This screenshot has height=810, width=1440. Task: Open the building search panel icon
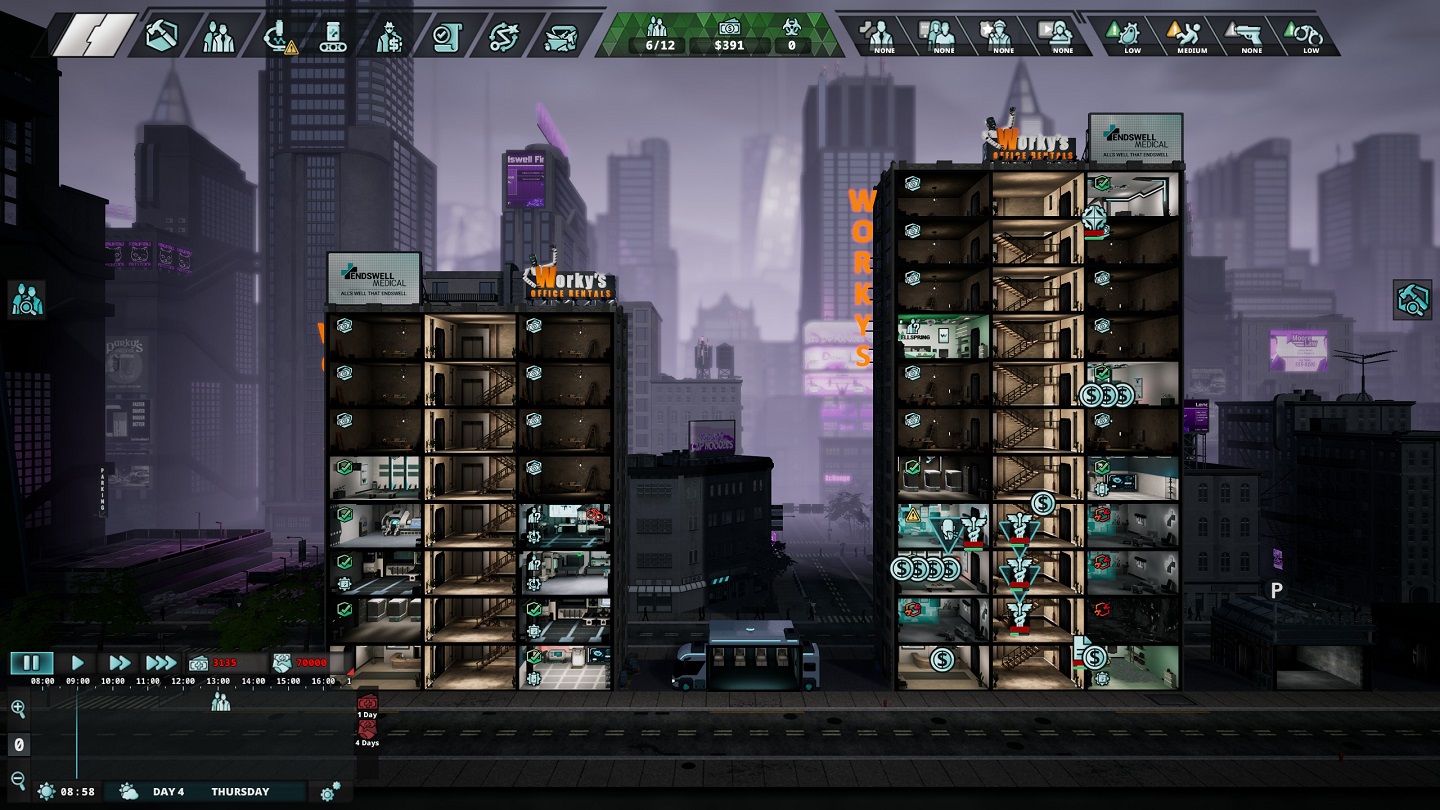coord(1413,299)
